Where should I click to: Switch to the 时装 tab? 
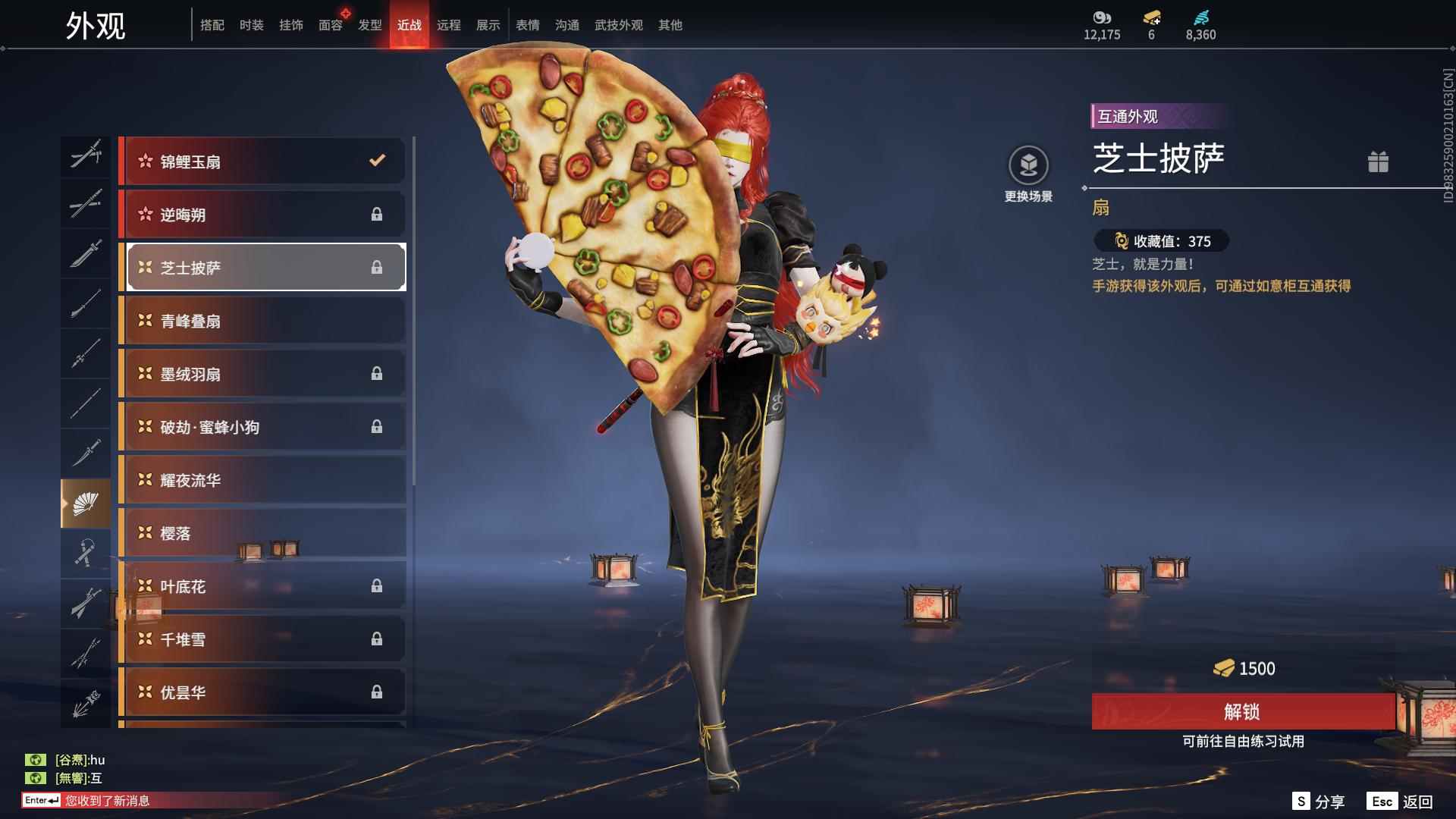(252, 25)
